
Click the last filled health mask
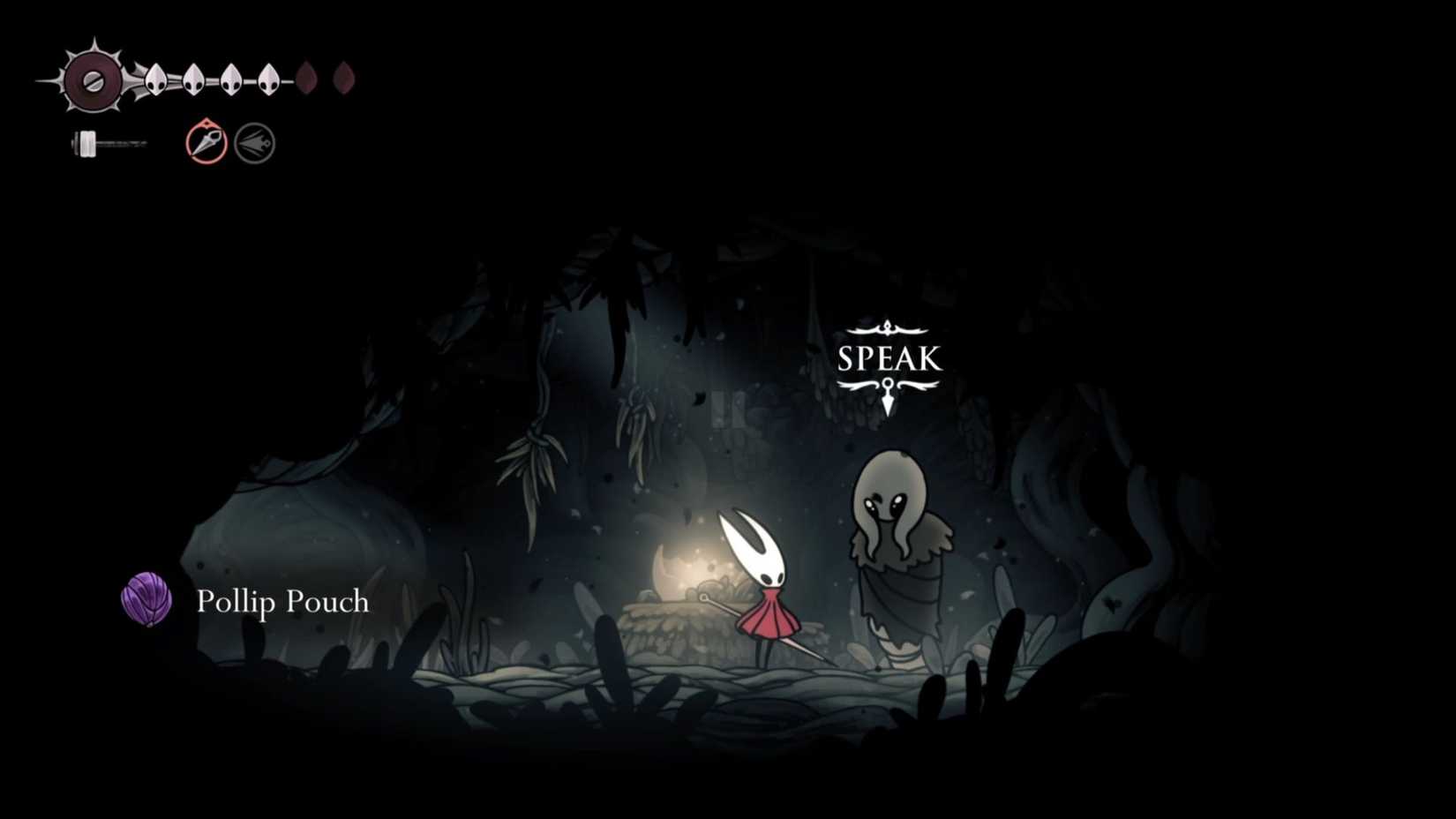(269, 79)
